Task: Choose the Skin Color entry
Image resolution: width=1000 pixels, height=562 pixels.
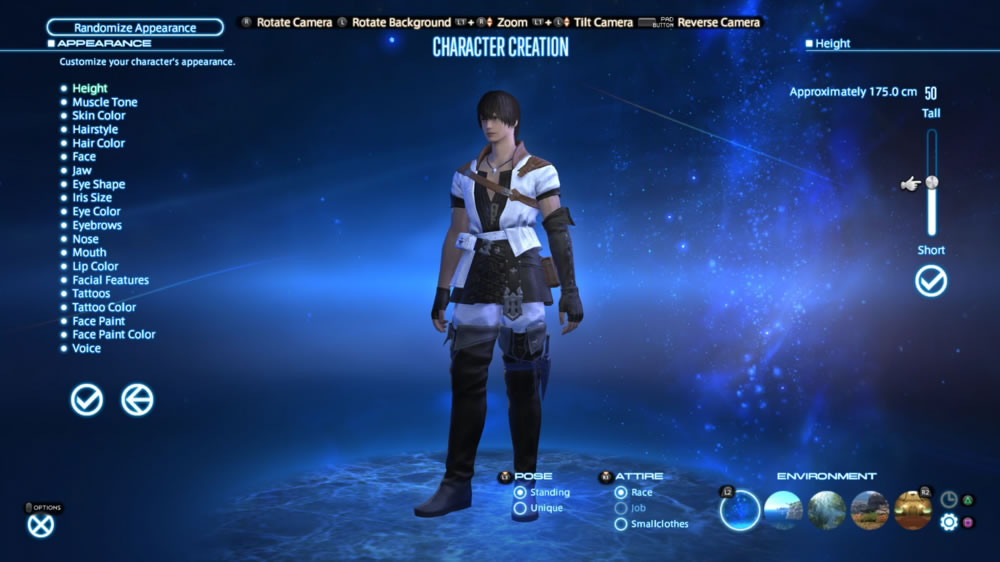Action: (98, 116)
